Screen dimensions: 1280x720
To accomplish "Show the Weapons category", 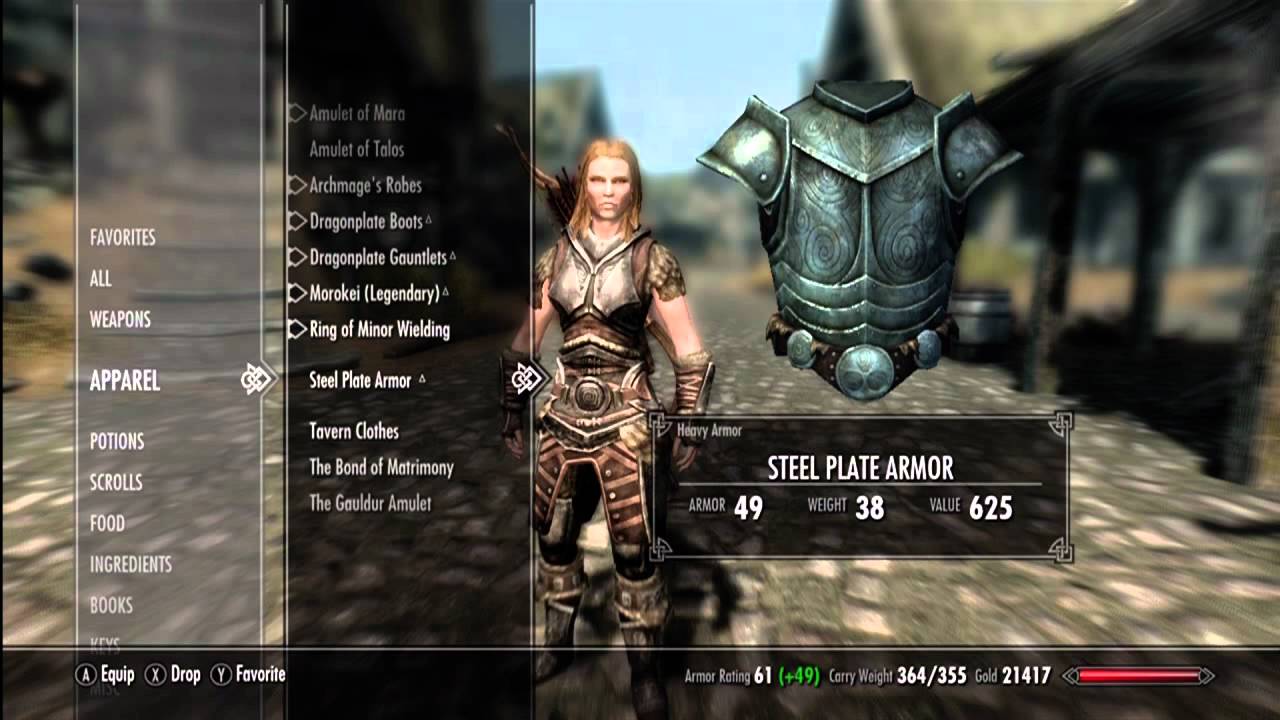I will click(x=120, y=320).
